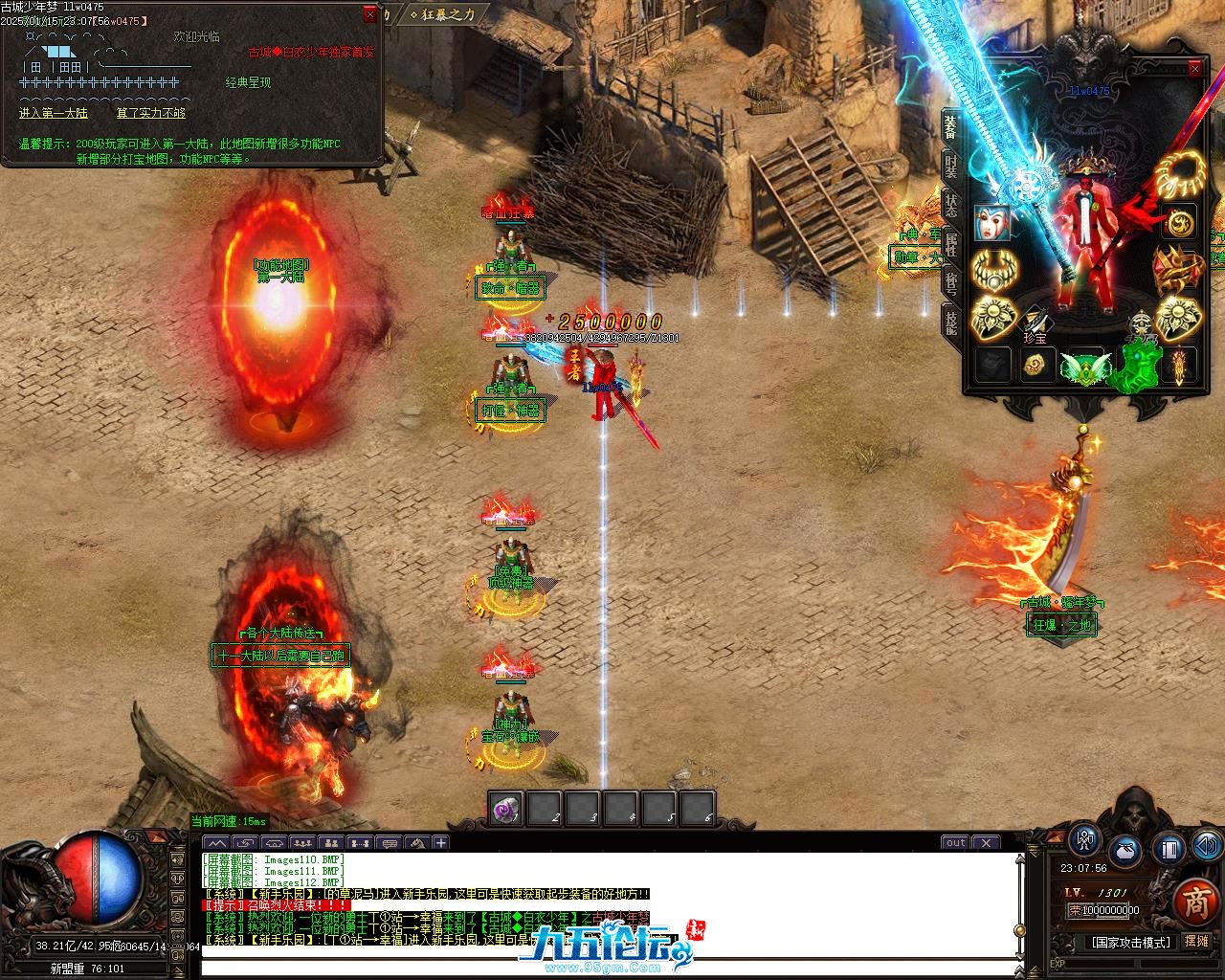Viewport: 1225px width, 980px height.
Task: Show the 属性 attributes tab
Action: tap(950, 244)
